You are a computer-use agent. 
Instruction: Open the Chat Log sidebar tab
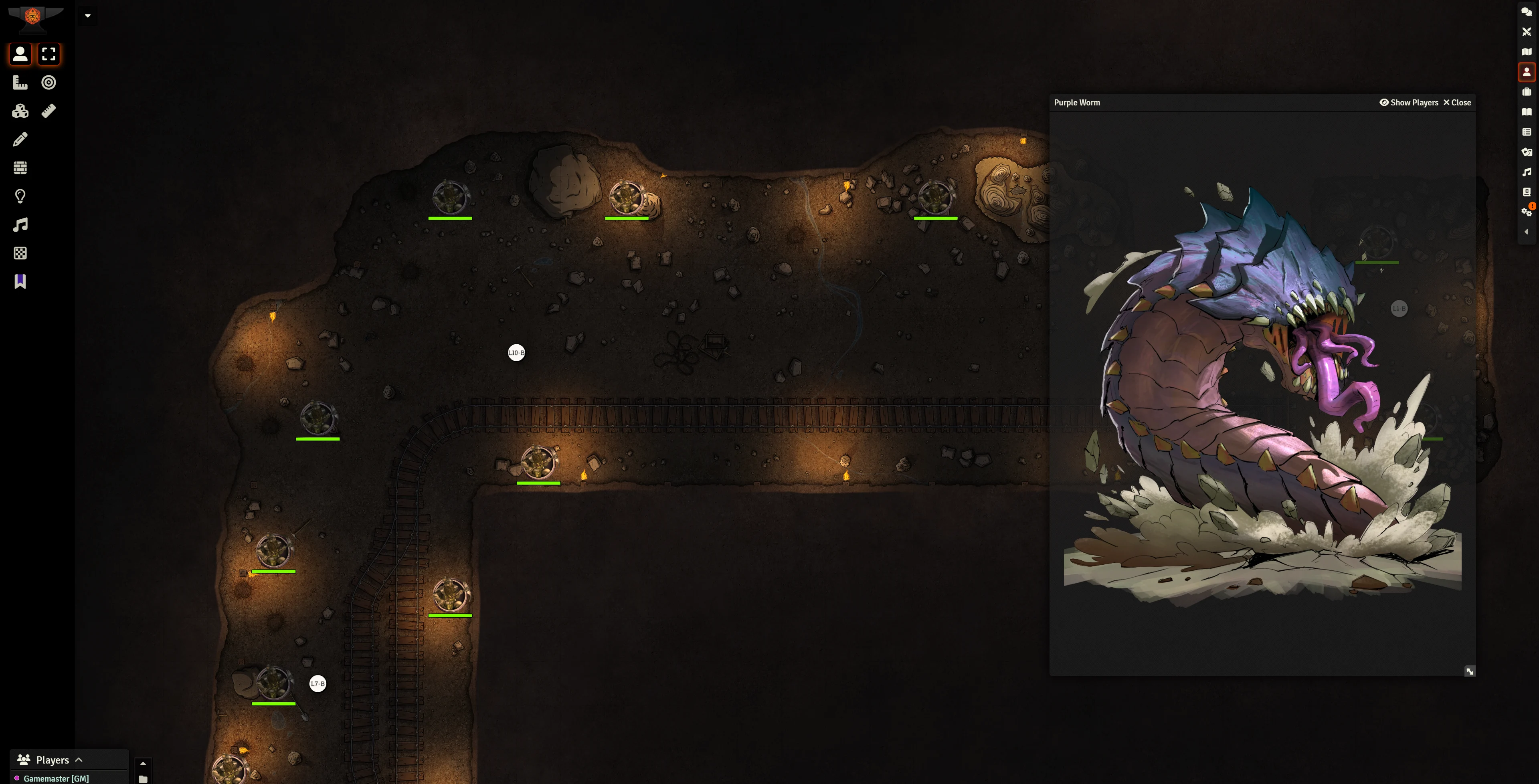1526,12
